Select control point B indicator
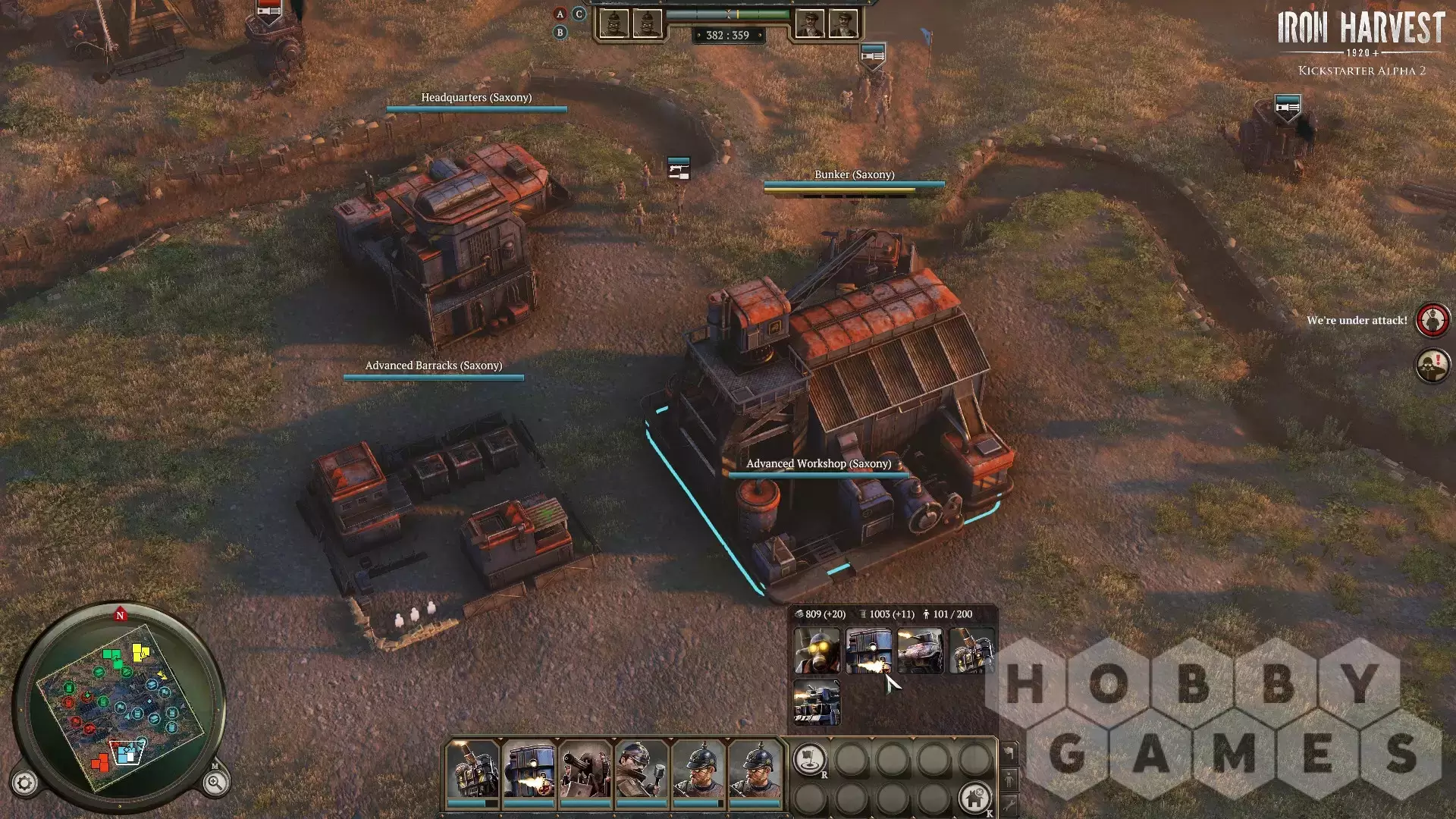 click(560, 33)
